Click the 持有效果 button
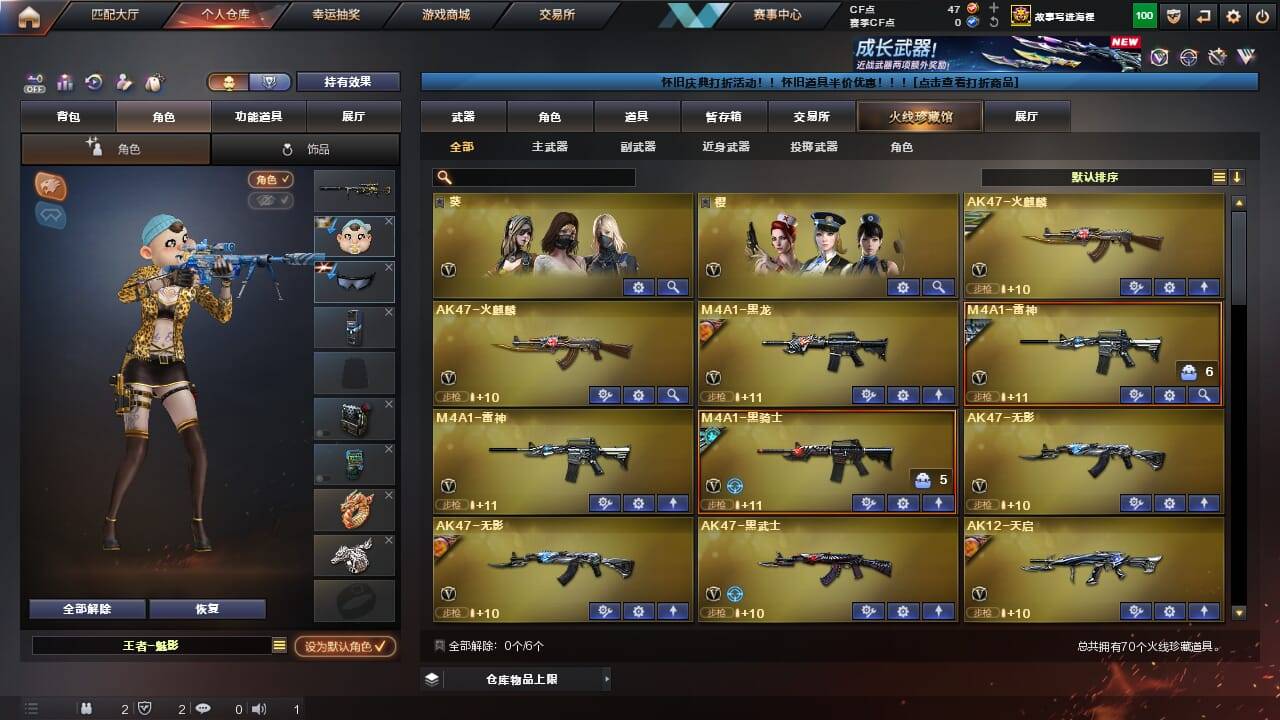This screenshot has height=720, width=1280. click(348, 81)
